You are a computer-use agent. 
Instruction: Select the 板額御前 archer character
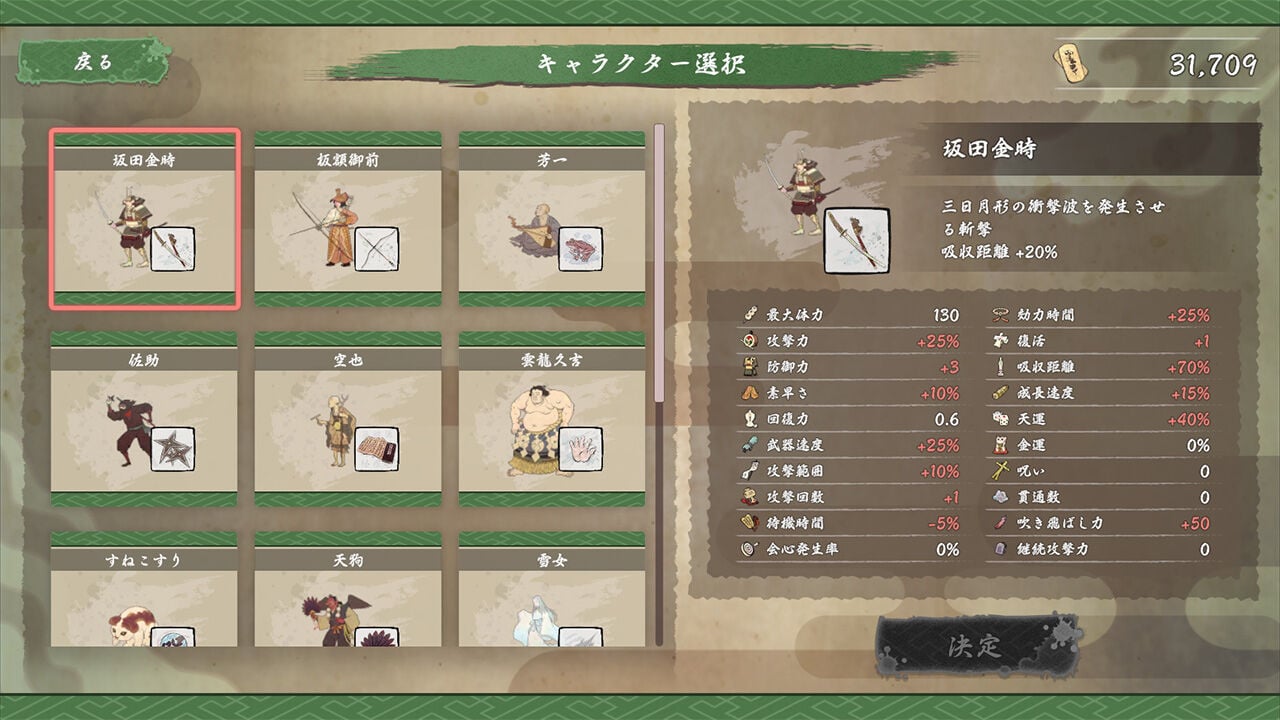[347, 210]
